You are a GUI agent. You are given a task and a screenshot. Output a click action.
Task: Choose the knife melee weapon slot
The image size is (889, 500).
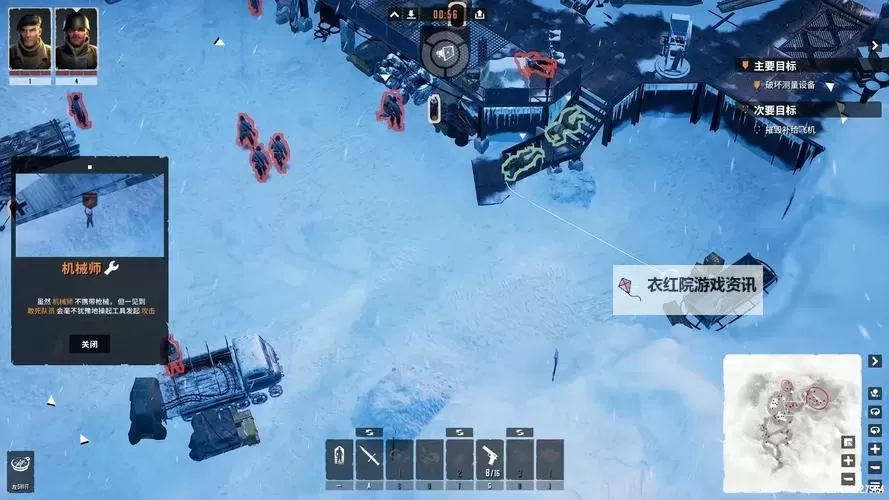371,458
